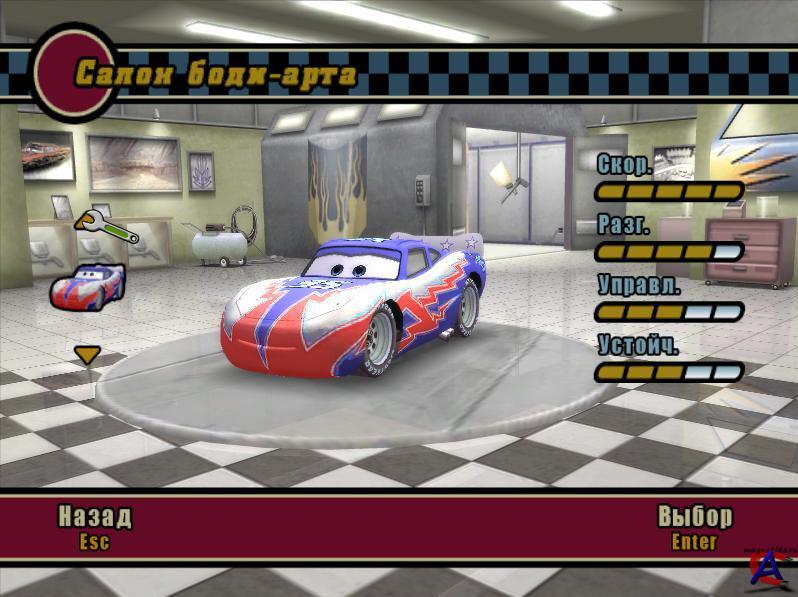The height and width of the screenshot is (597, 798).
Task: Select the wrench upgrade icon
Action: pyautogui.click(x=105, y=227)
